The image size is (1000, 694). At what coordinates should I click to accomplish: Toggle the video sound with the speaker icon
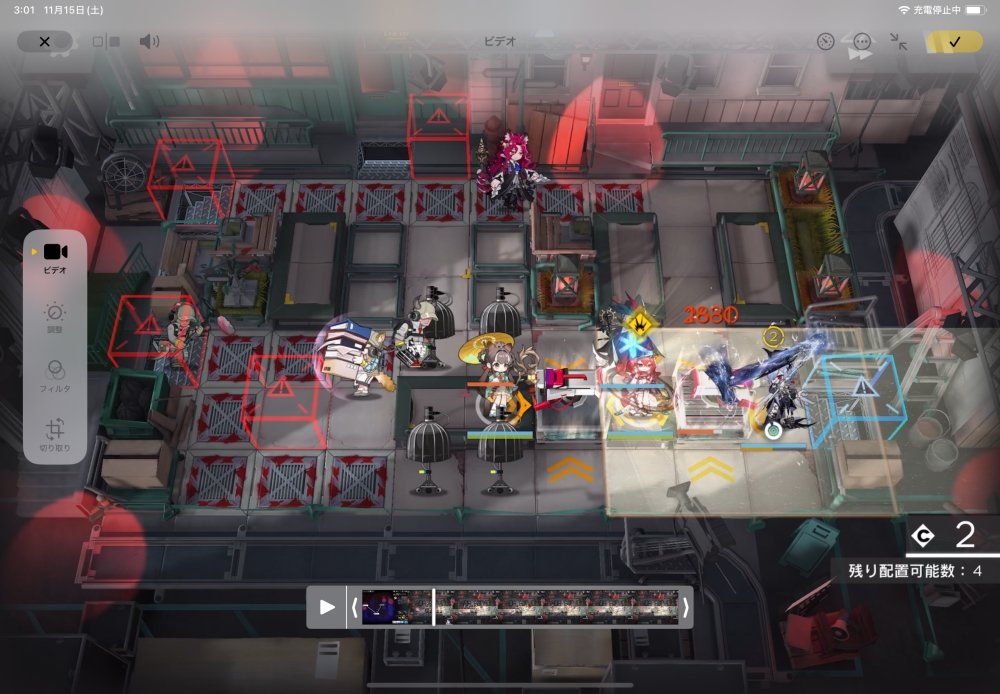tap(149, 41)
